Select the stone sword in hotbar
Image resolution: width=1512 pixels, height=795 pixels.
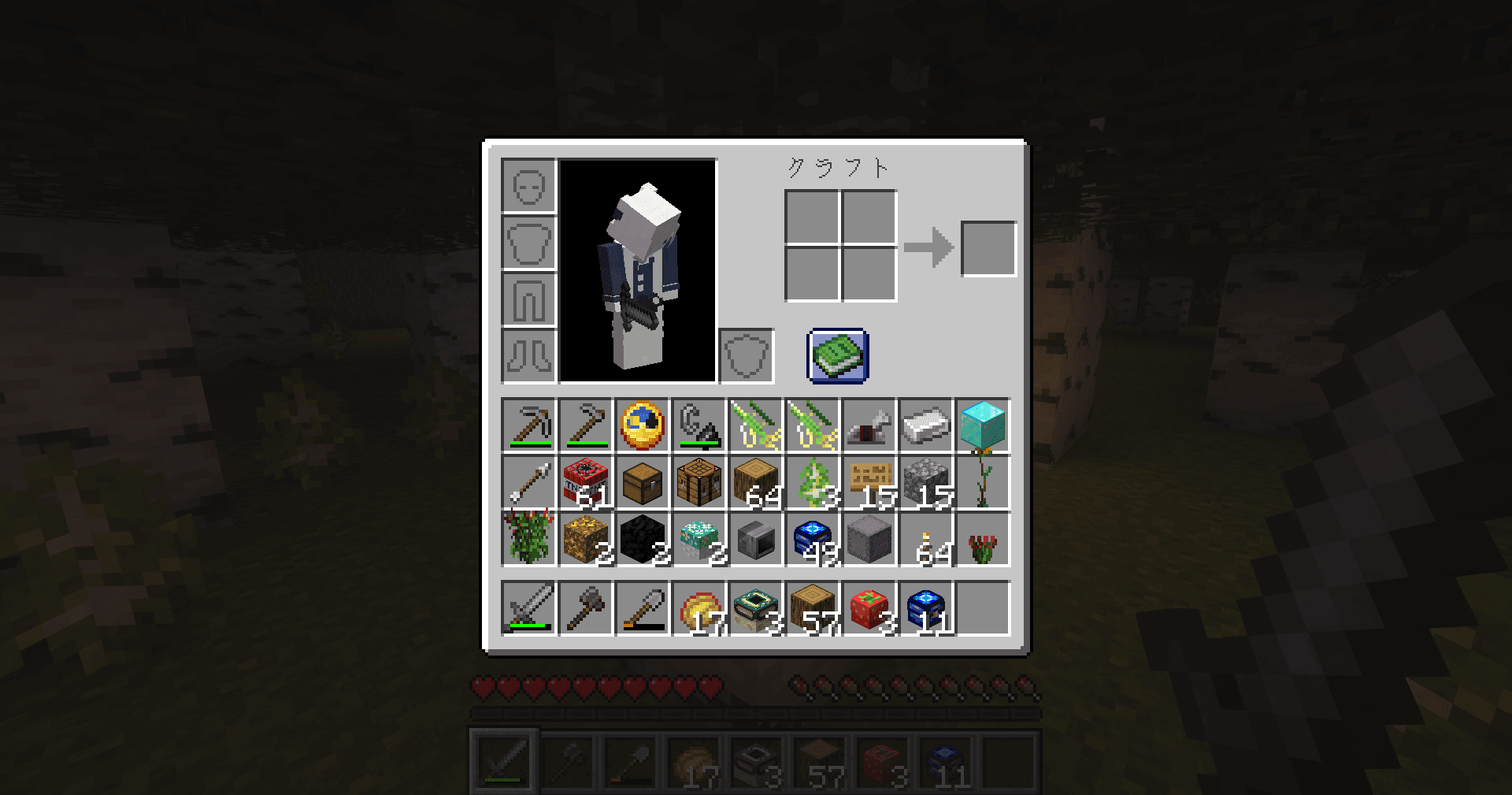point(528,608)
